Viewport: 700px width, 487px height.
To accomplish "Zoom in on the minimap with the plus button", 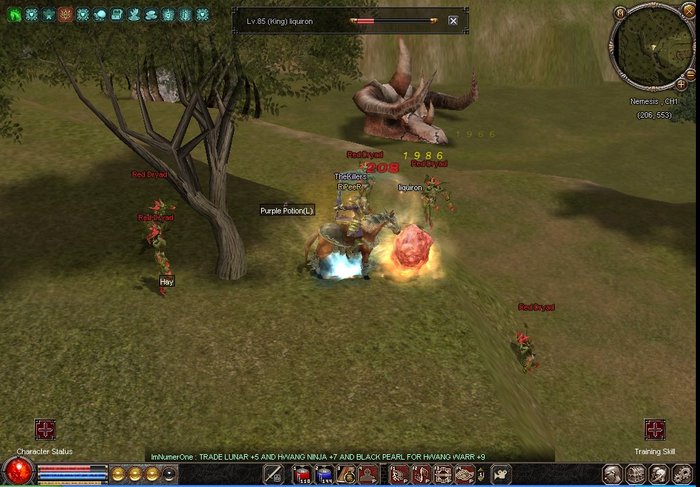I will click(x=681, y=85).
